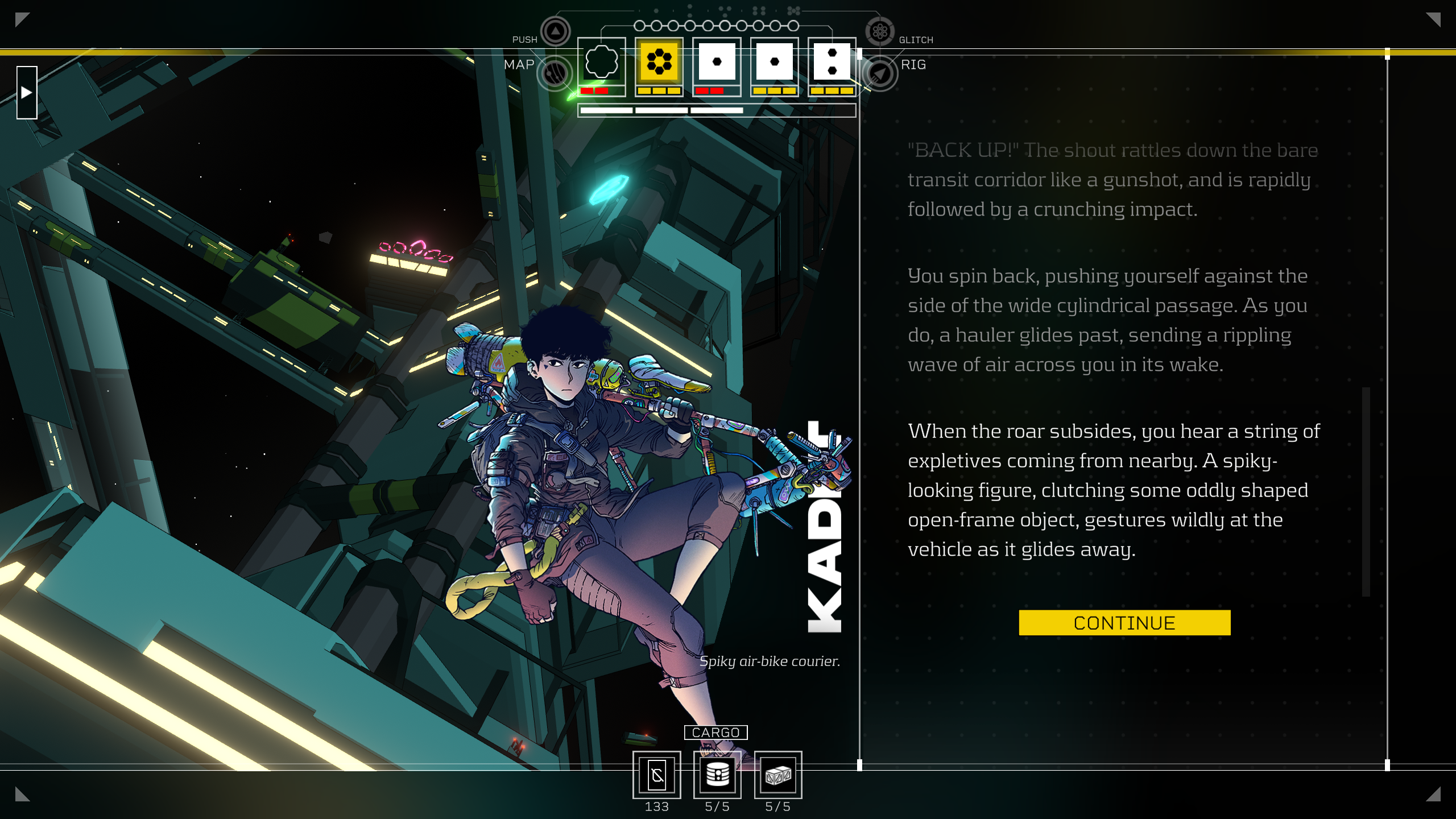Choose the two-pip die
The image size is (1456, 819).
click(832, 61)
